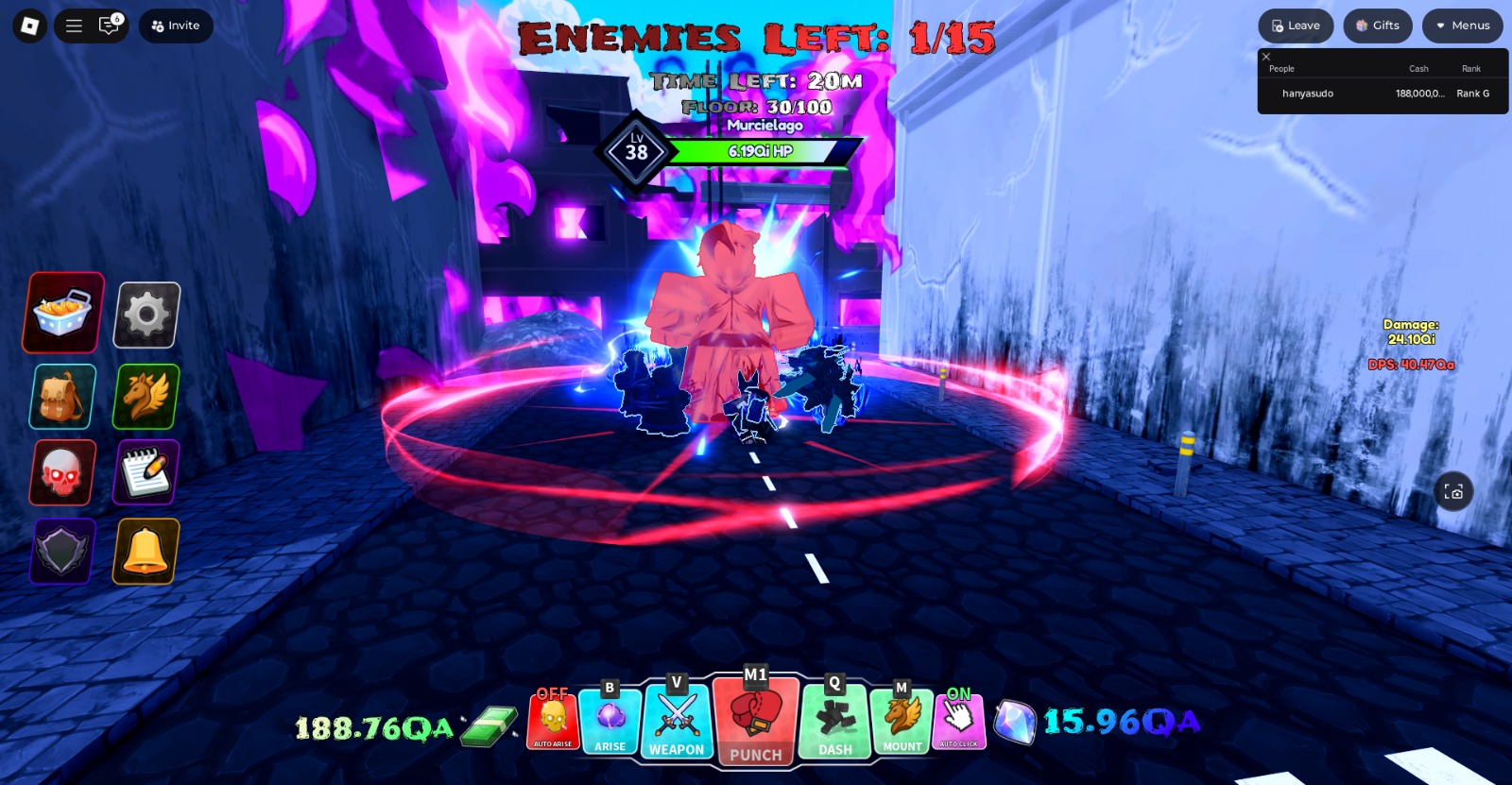Open the Gifts button
The width and height of the screenshot is (1512, 785).
(1377, 26)
